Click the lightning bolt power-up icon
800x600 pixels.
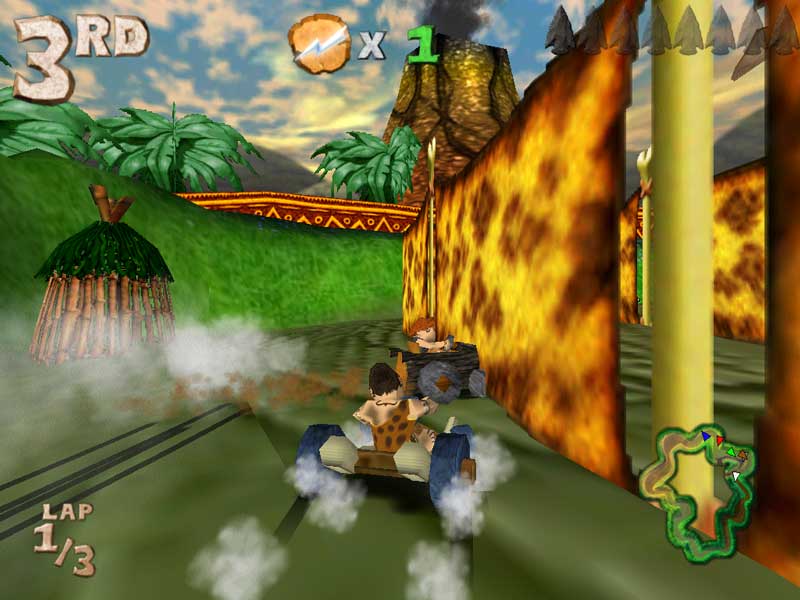point(318,43)
